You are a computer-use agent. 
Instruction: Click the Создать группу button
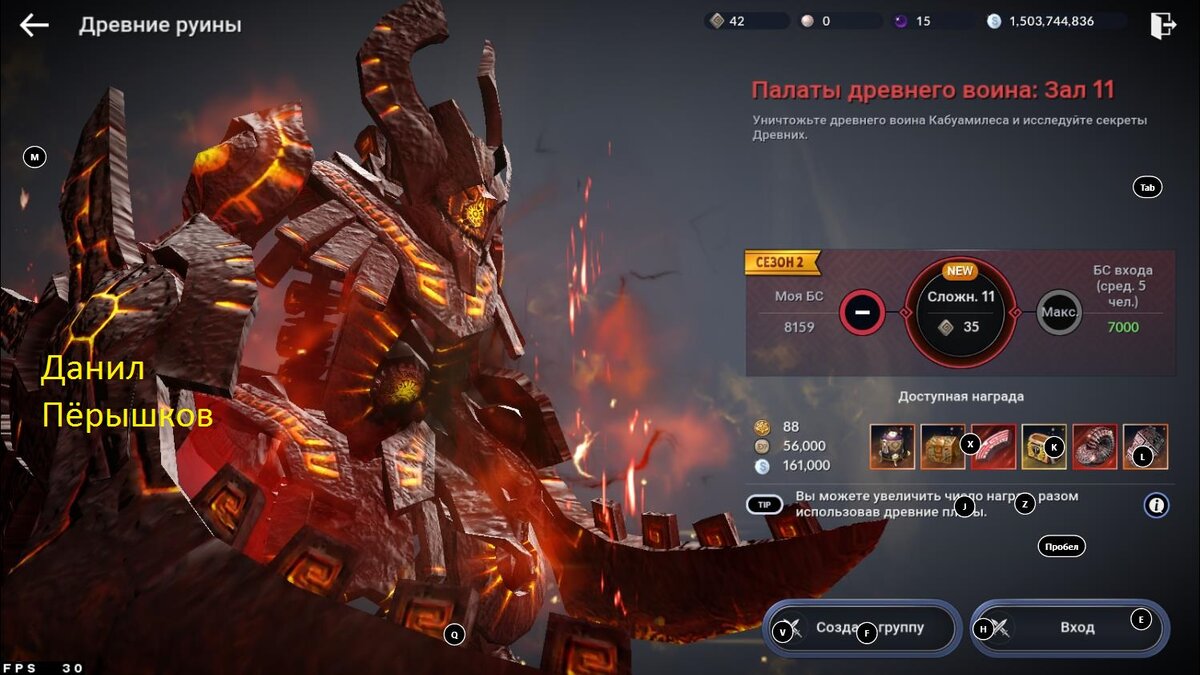[862, 628]
